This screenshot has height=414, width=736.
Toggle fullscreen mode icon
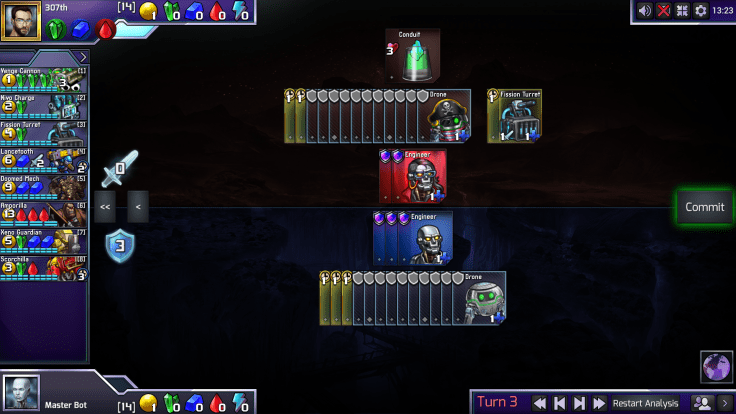coord(682,10)
